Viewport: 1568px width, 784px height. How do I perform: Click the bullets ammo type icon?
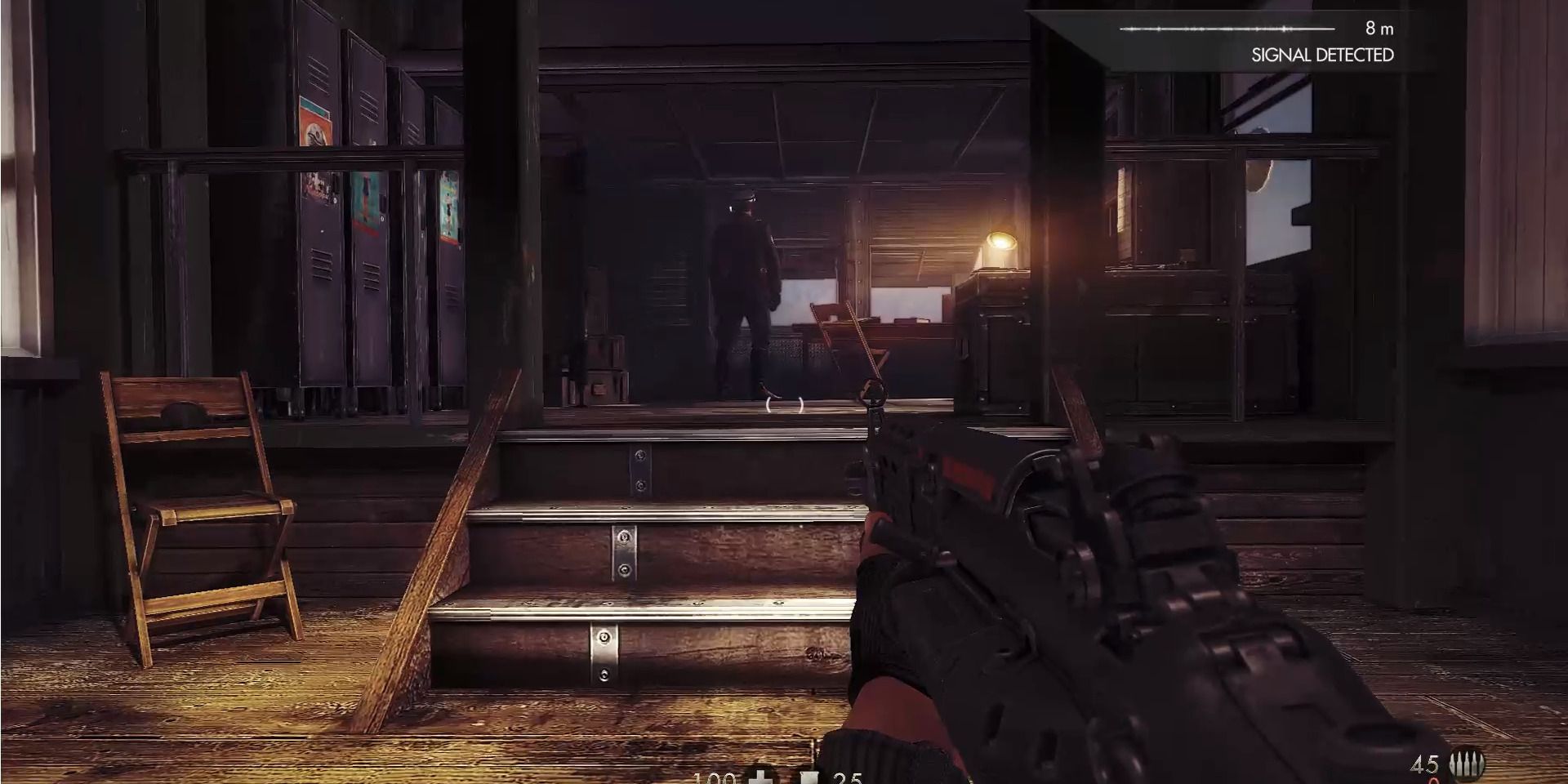[x=1467, y=765]
